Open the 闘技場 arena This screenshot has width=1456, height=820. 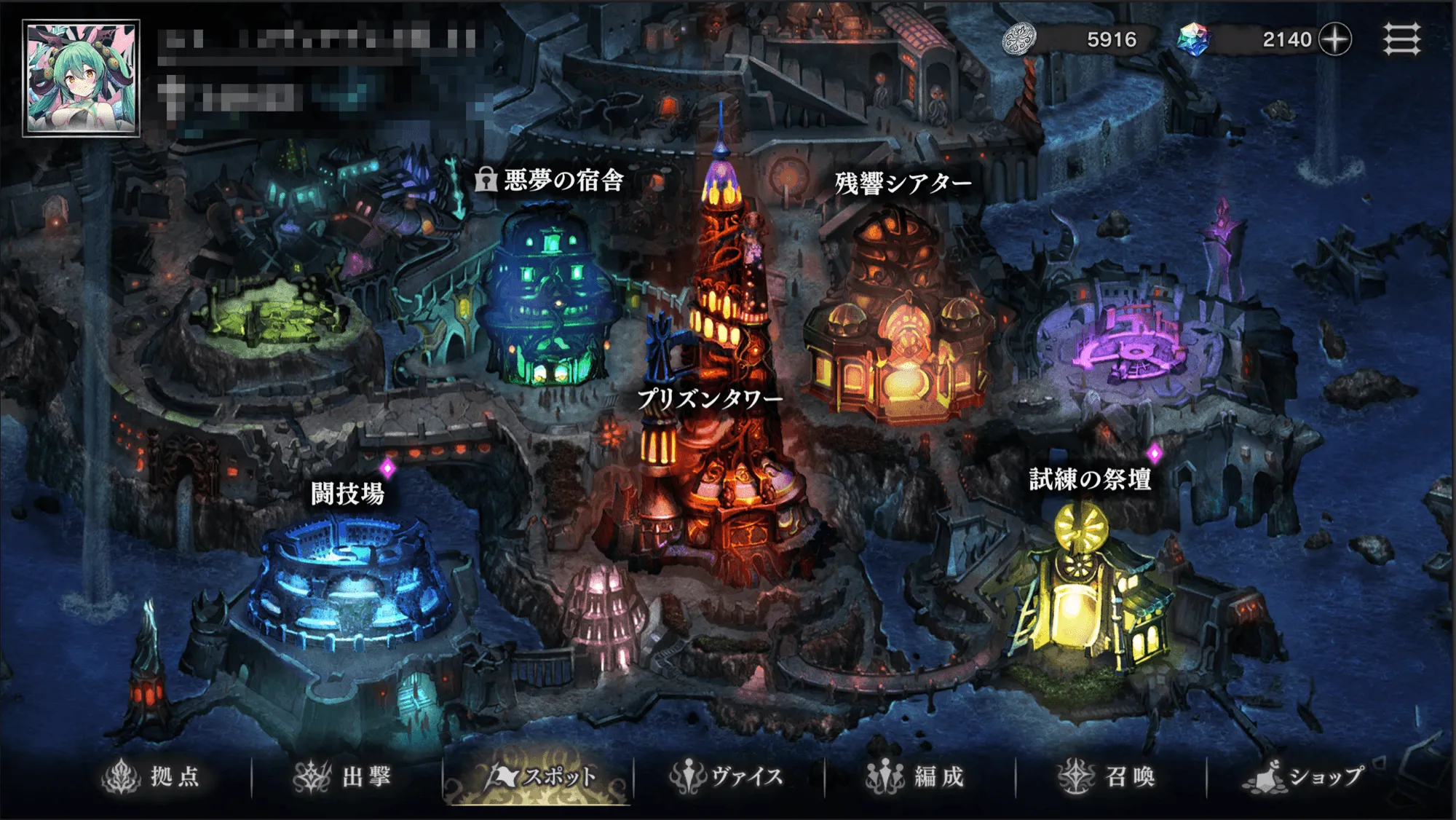pos(346,492)
